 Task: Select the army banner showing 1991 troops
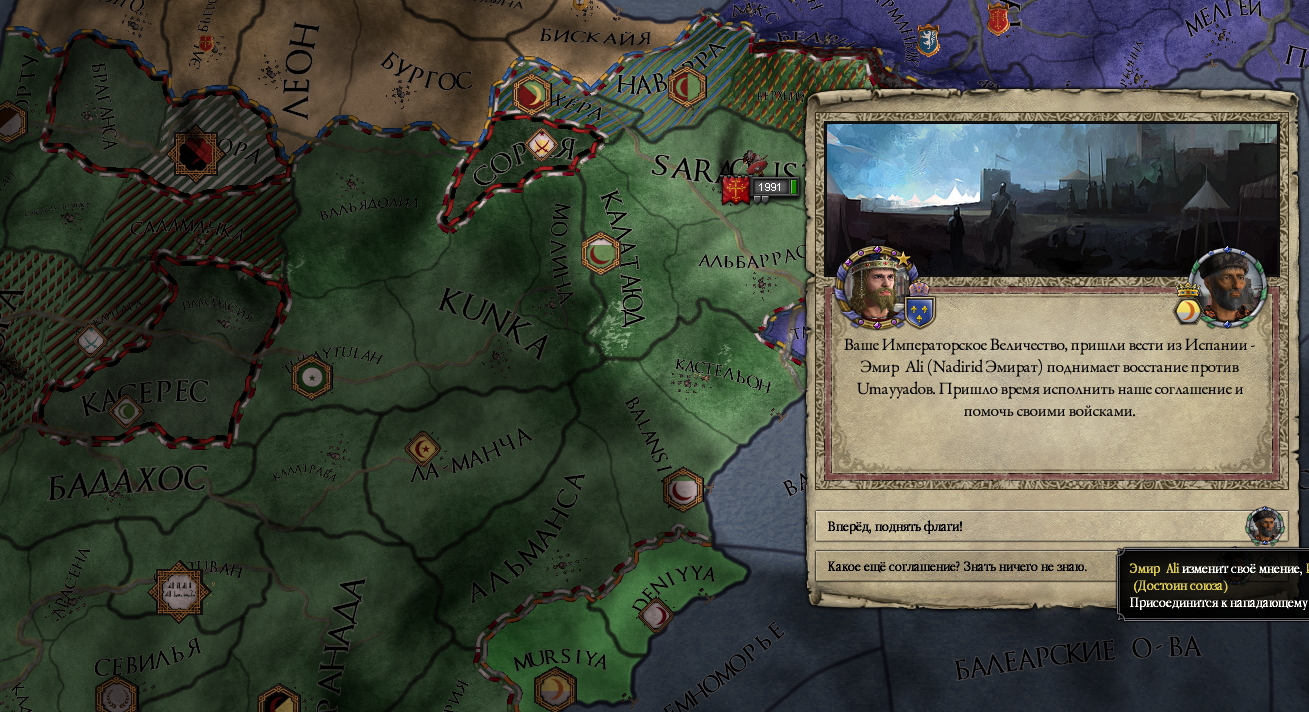(761, 188)
